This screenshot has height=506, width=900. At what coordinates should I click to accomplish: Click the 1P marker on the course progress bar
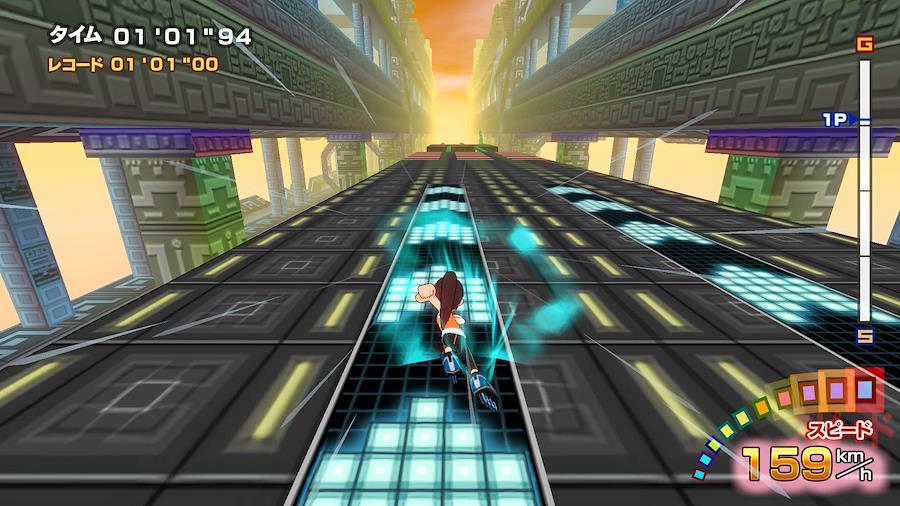tap(836, 120)
